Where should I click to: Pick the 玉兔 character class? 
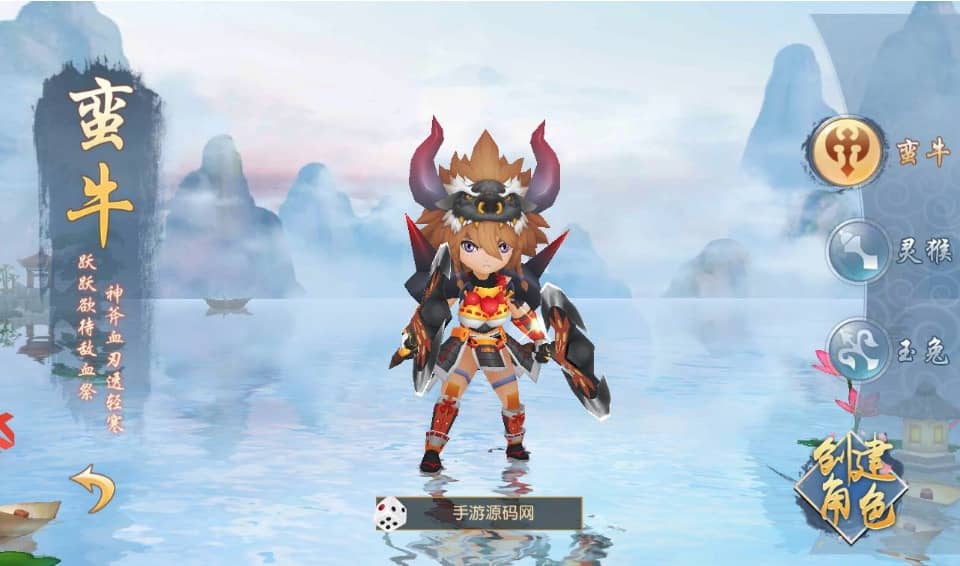click(x=859, y=351)
